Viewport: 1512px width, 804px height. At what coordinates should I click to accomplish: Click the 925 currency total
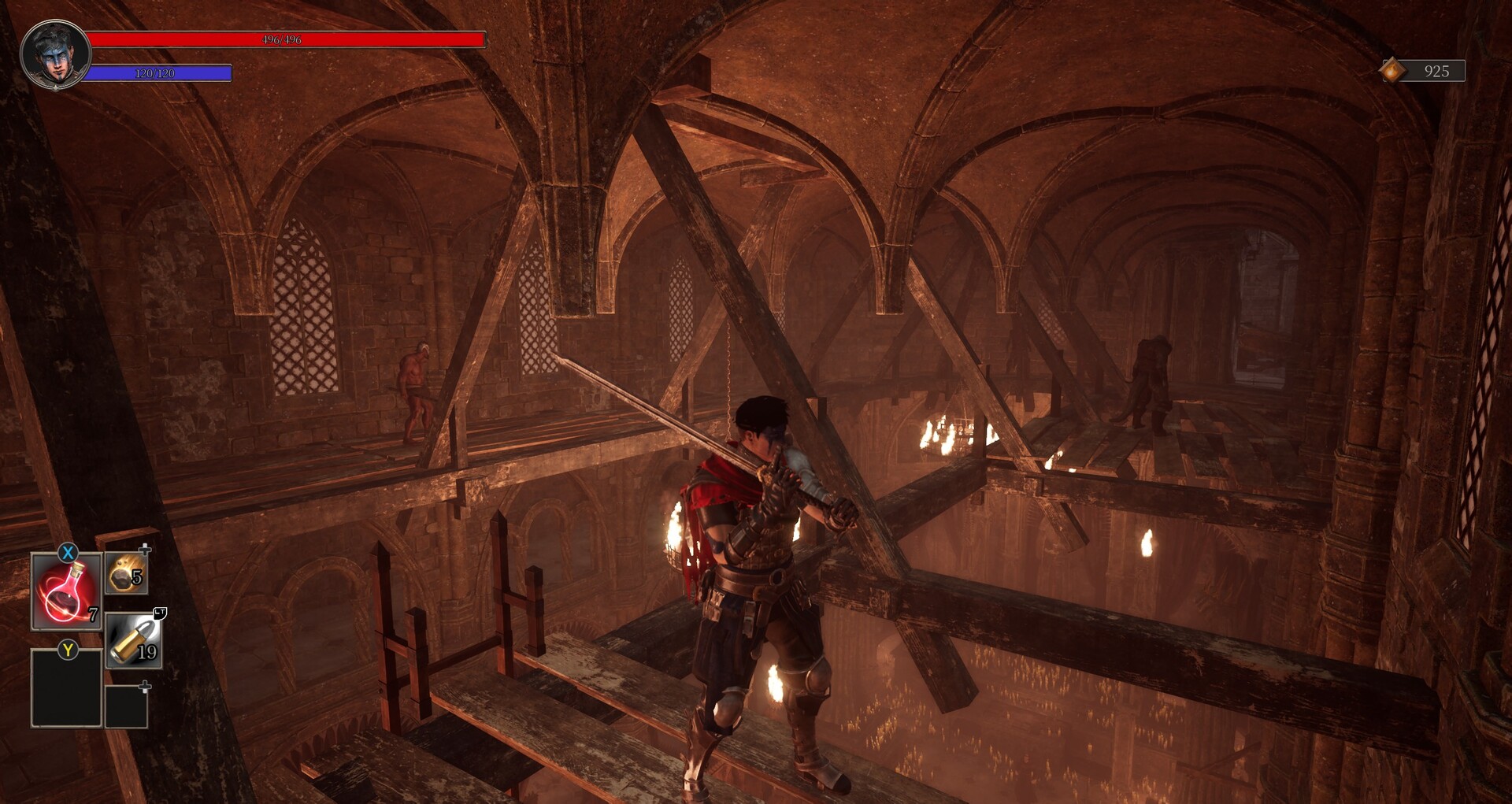click(x=1437, y=73)
